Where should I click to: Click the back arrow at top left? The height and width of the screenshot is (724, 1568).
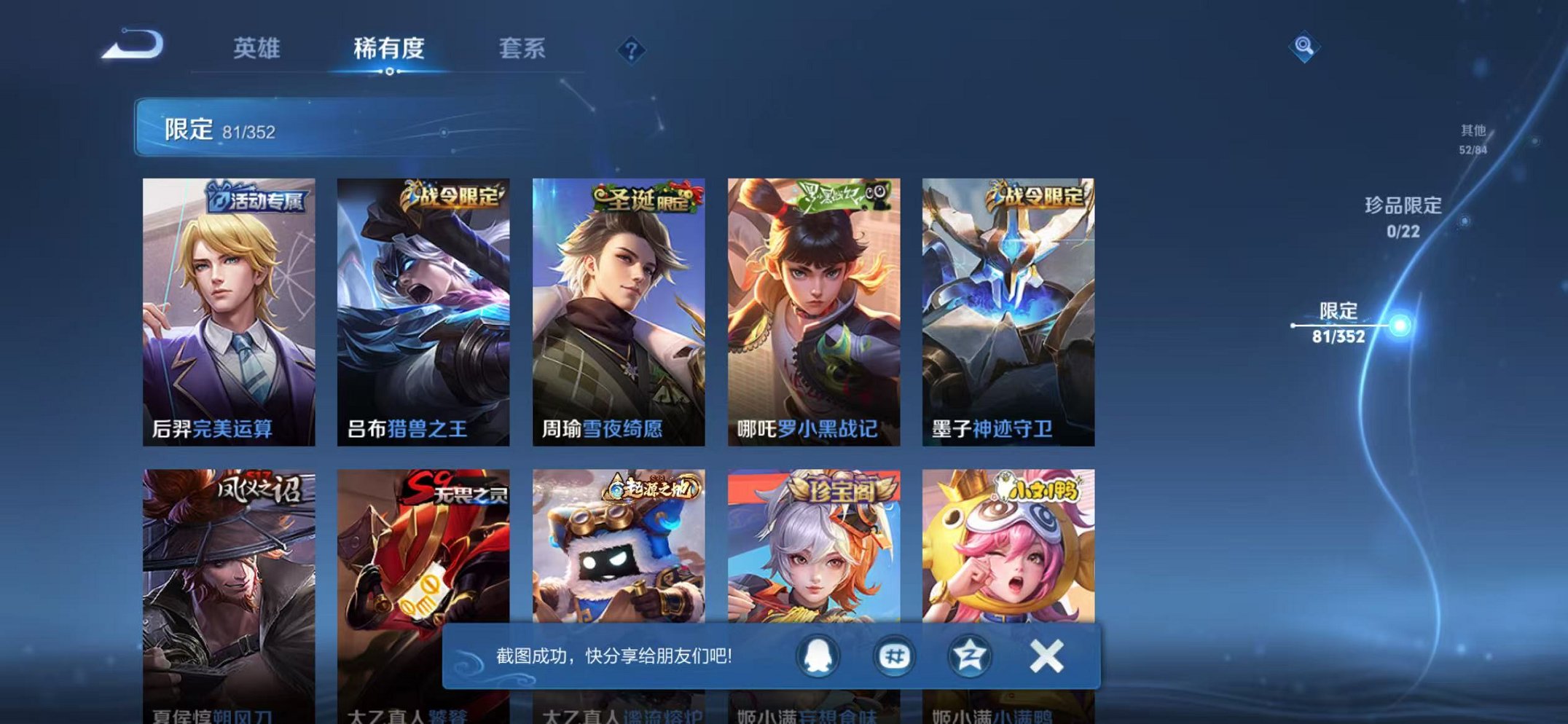(x=131, y=46)
